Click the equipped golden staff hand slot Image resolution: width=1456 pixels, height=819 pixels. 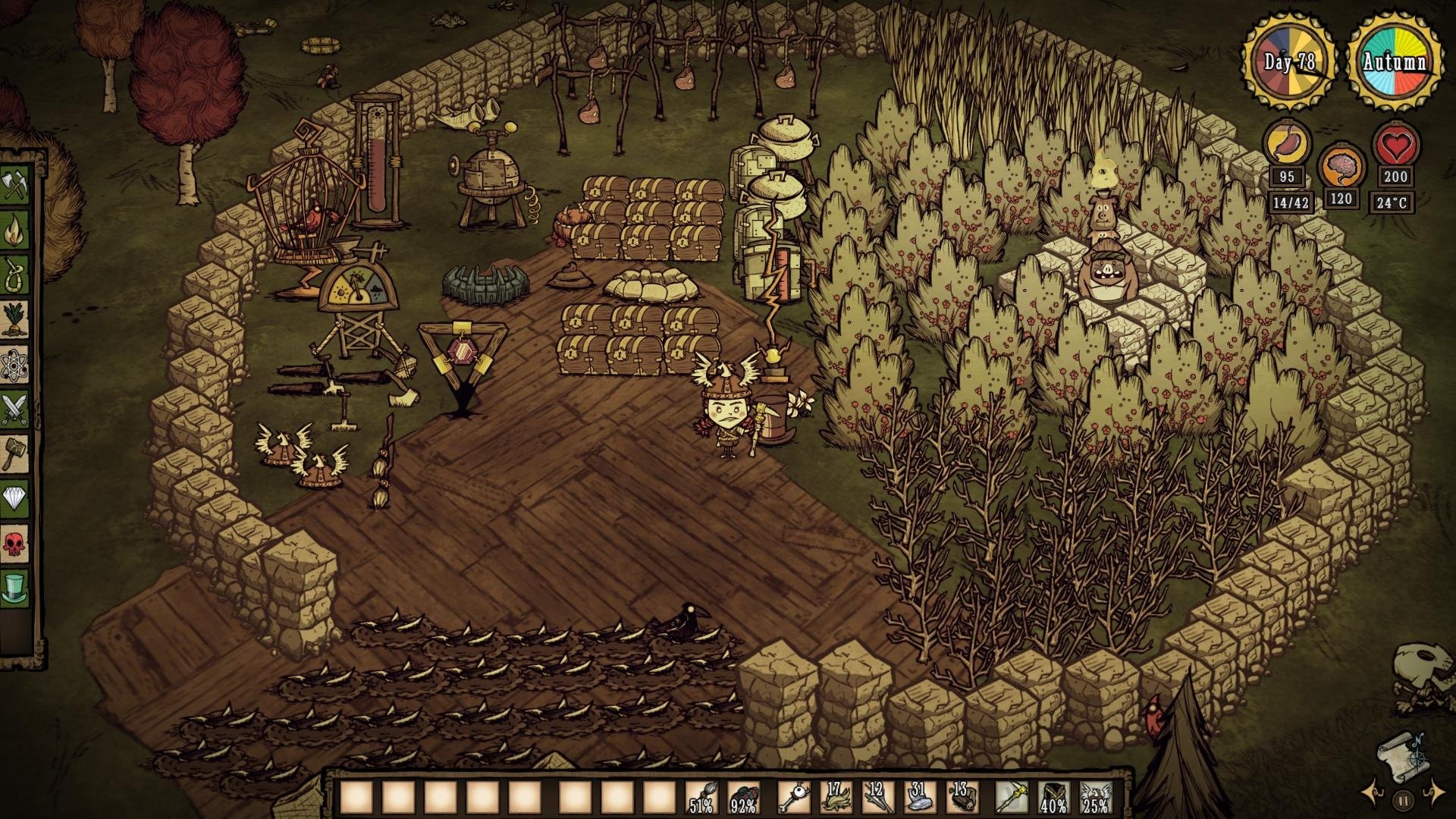coord(1012,798)
